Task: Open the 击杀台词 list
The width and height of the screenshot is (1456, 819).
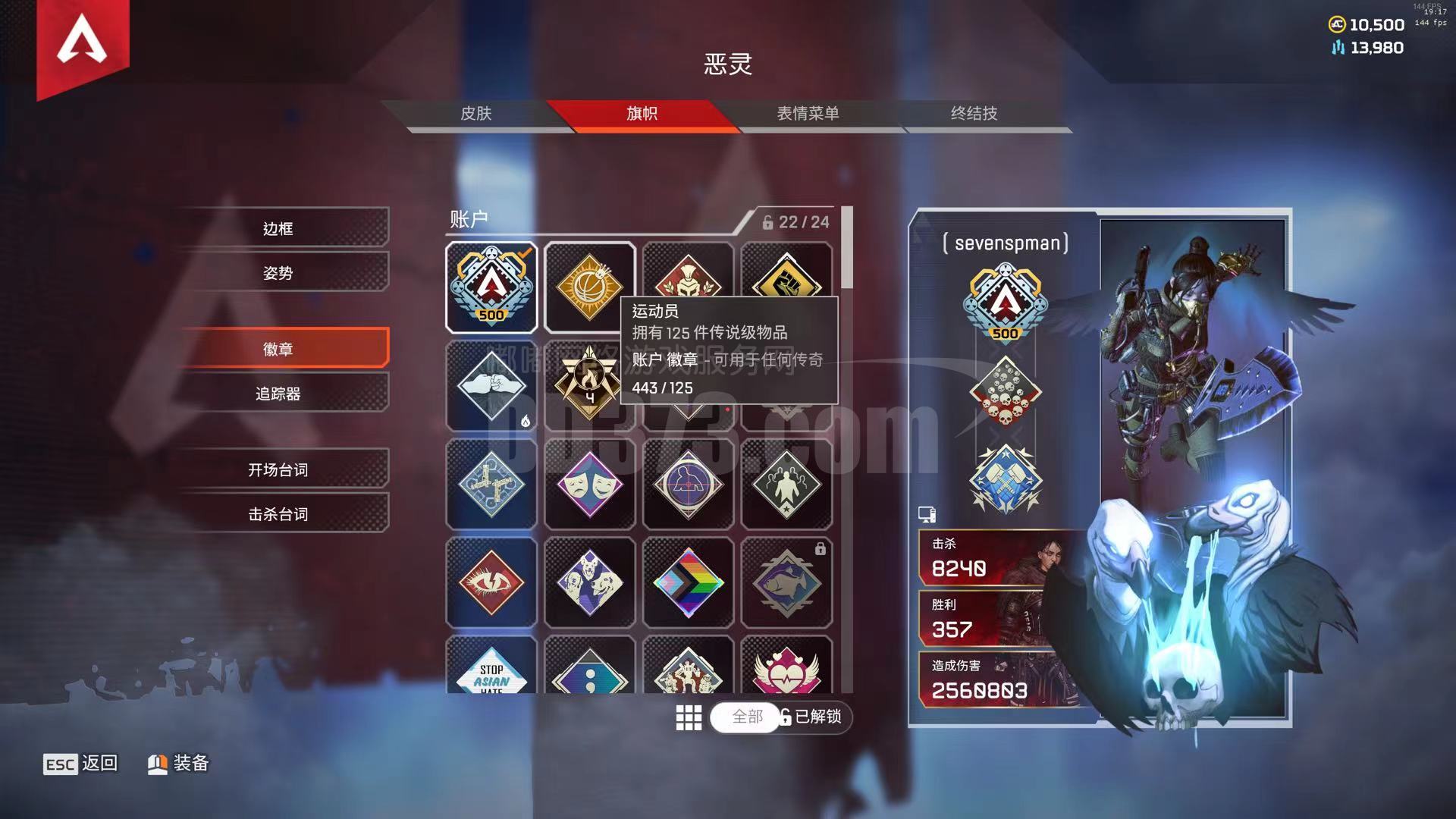Action: coord(278,514)
